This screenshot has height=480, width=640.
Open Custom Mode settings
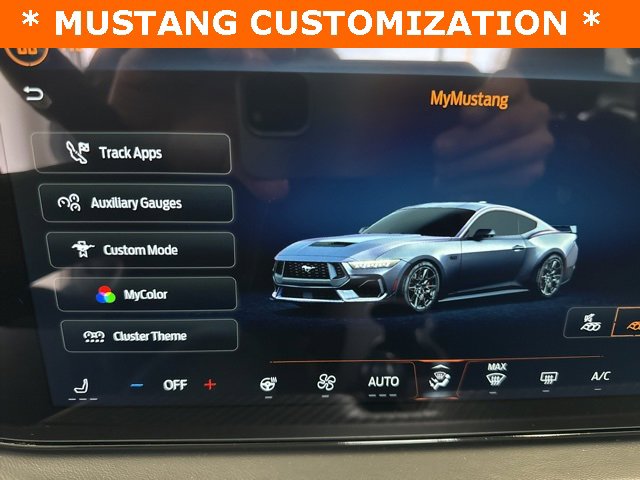click(x=139, y=250)
